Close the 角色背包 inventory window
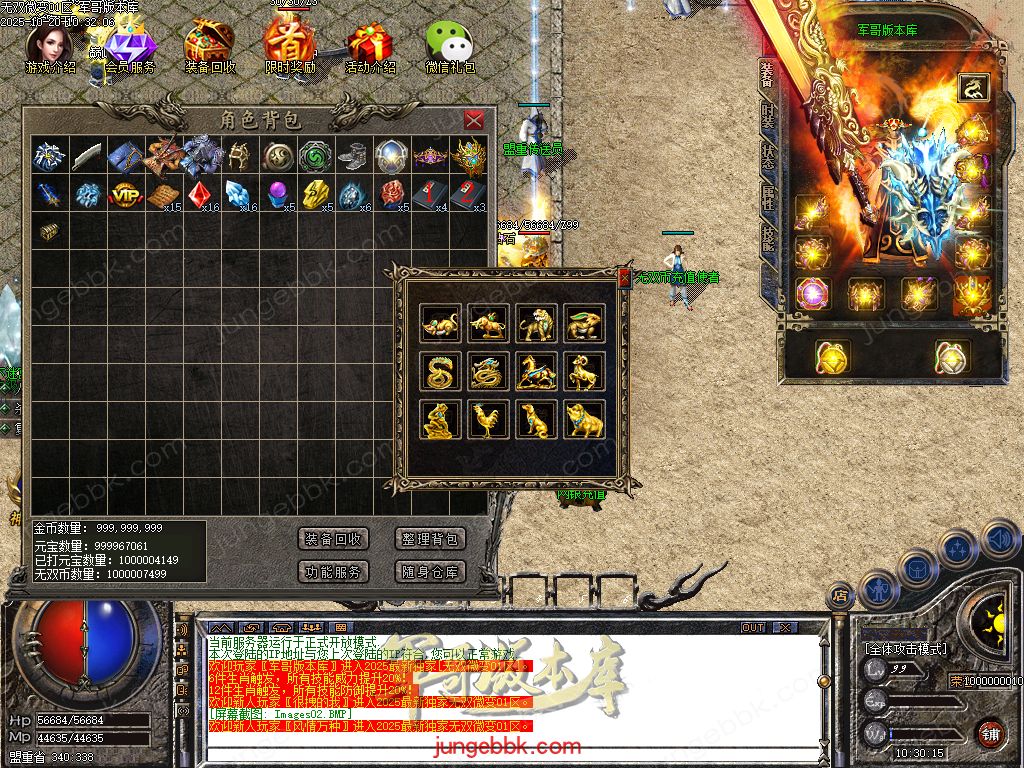 click(474, 120)
